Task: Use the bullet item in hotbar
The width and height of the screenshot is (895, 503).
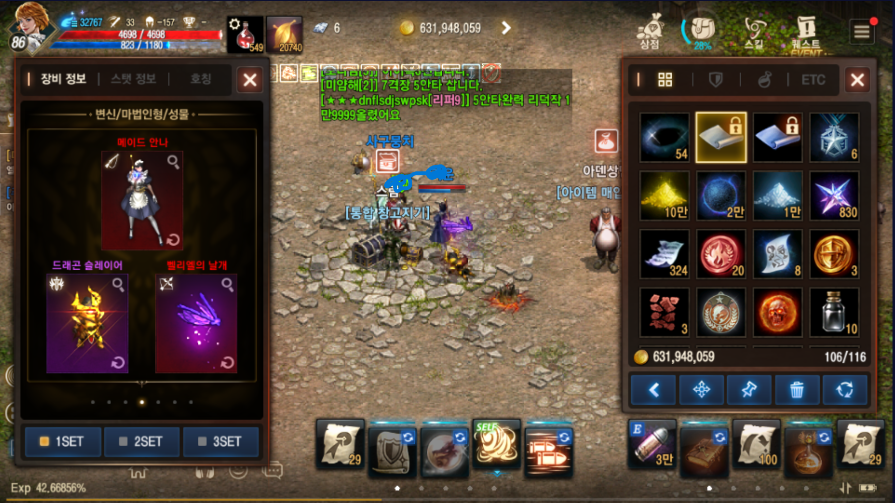Action: point(652,444)
